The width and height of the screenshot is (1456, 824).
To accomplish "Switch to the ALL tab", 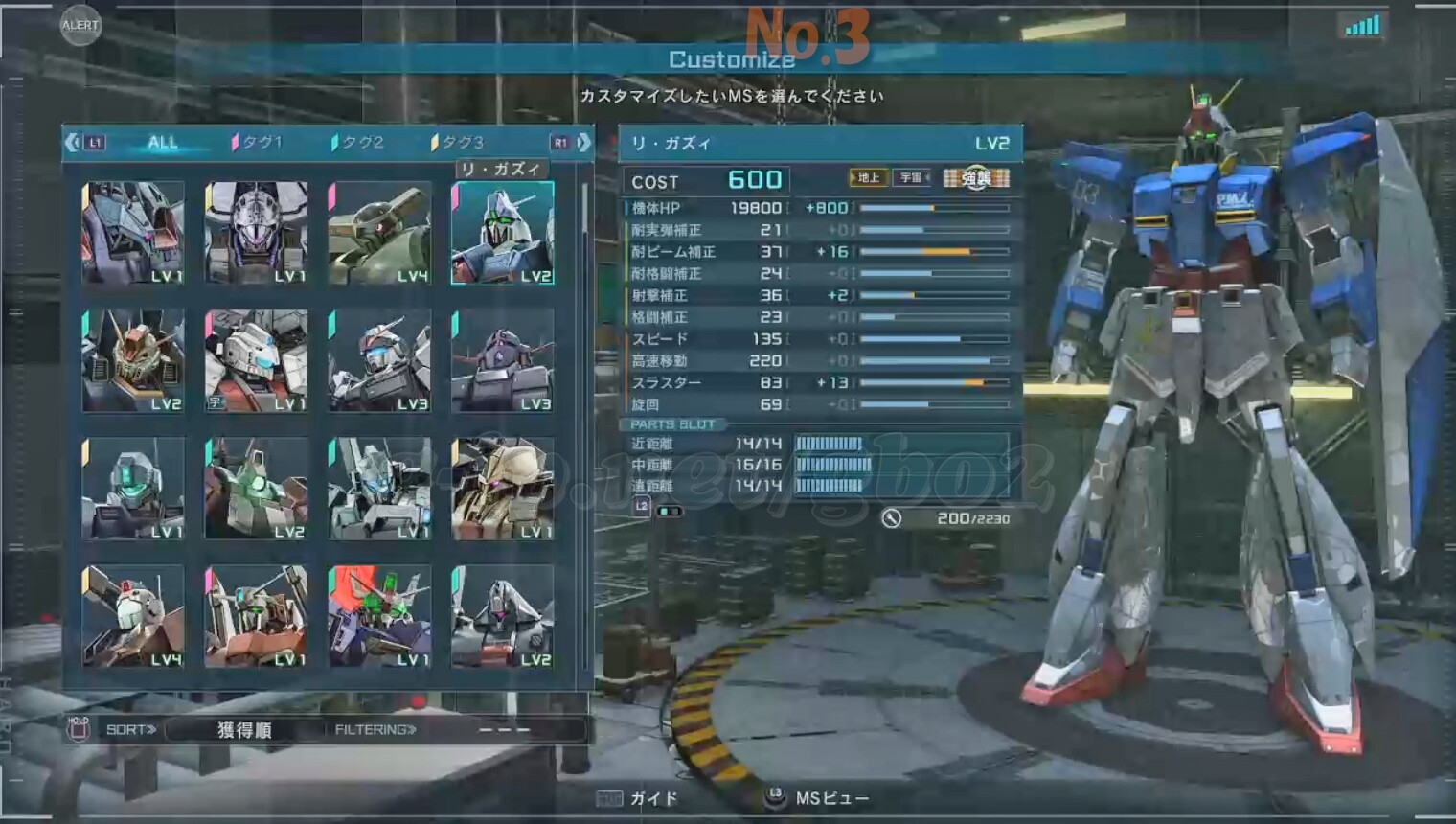I will [162, 143].
